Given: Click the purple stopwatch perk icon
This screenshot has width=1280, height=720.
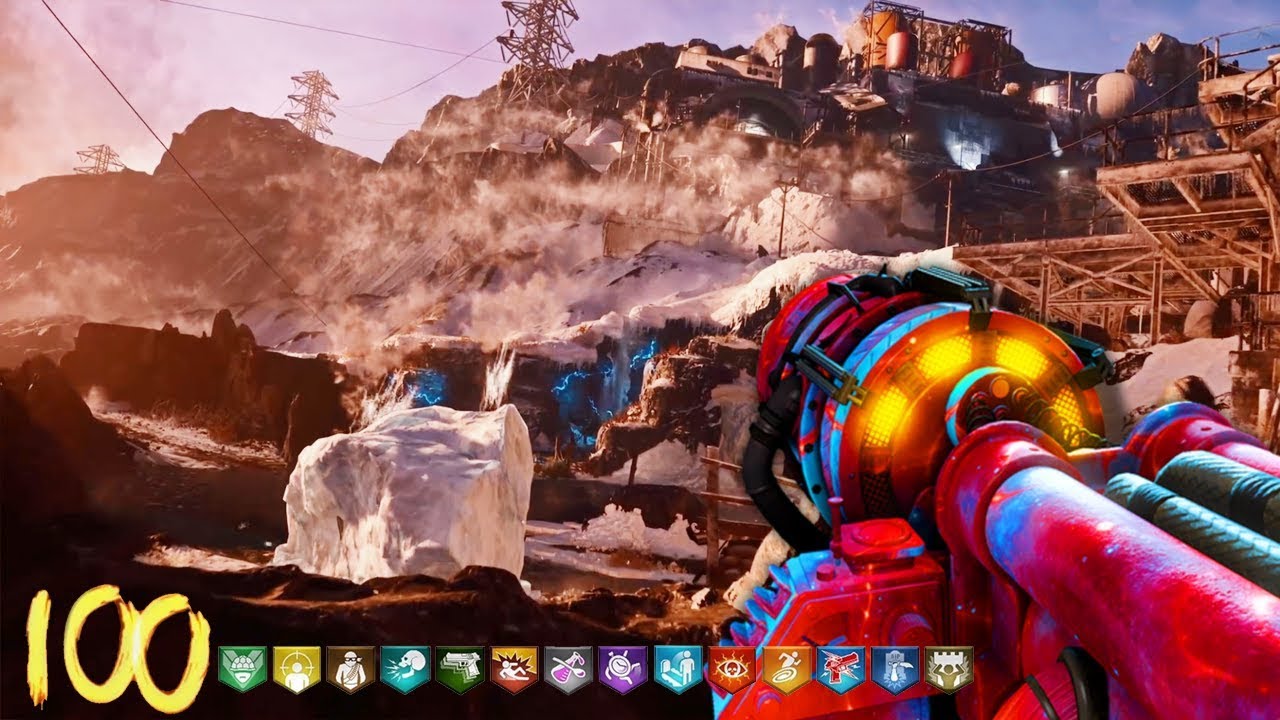Looking at the screenshot, I should [623, 668].
